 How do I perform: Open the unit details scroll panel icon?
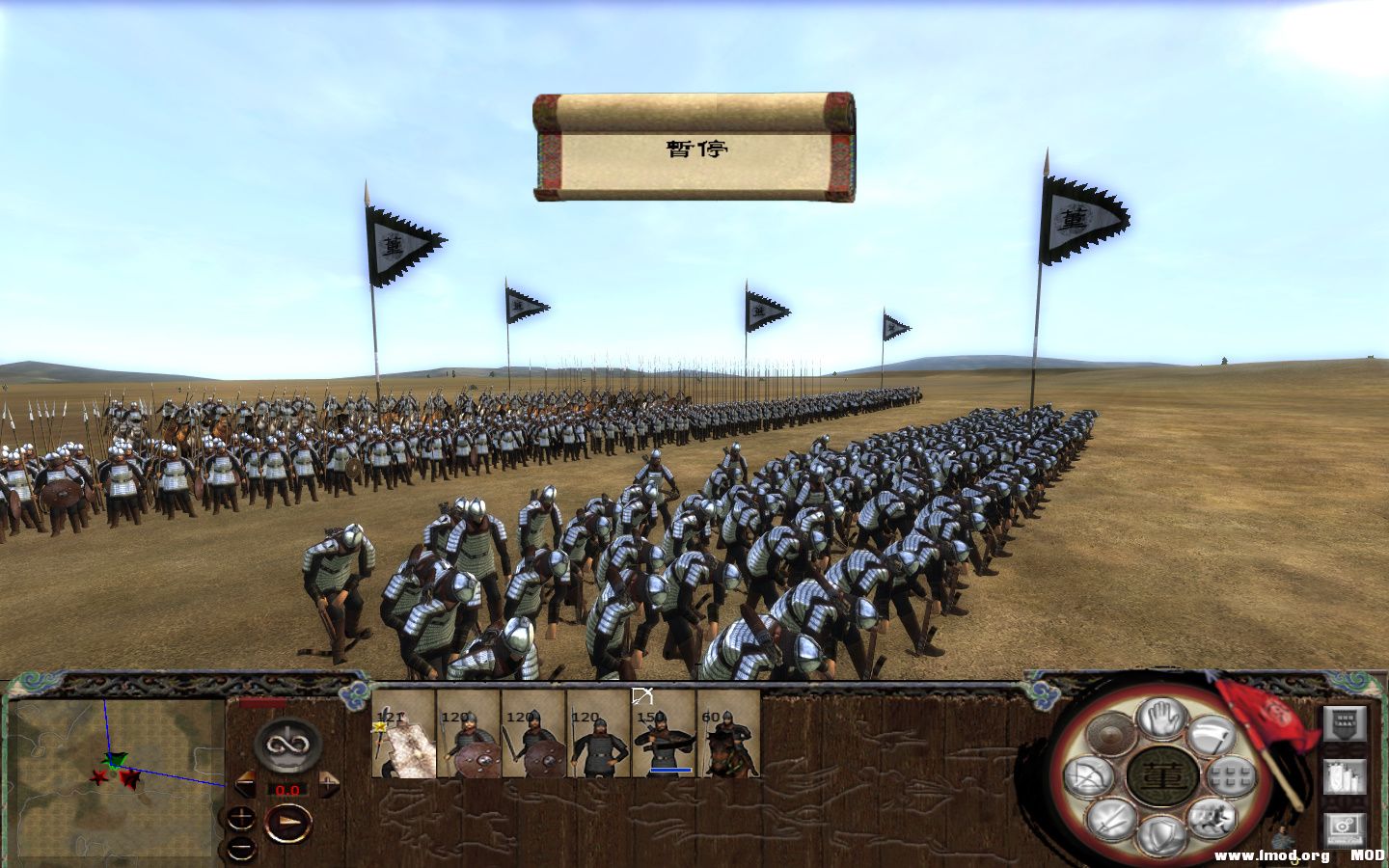[x=1344, y=776]
